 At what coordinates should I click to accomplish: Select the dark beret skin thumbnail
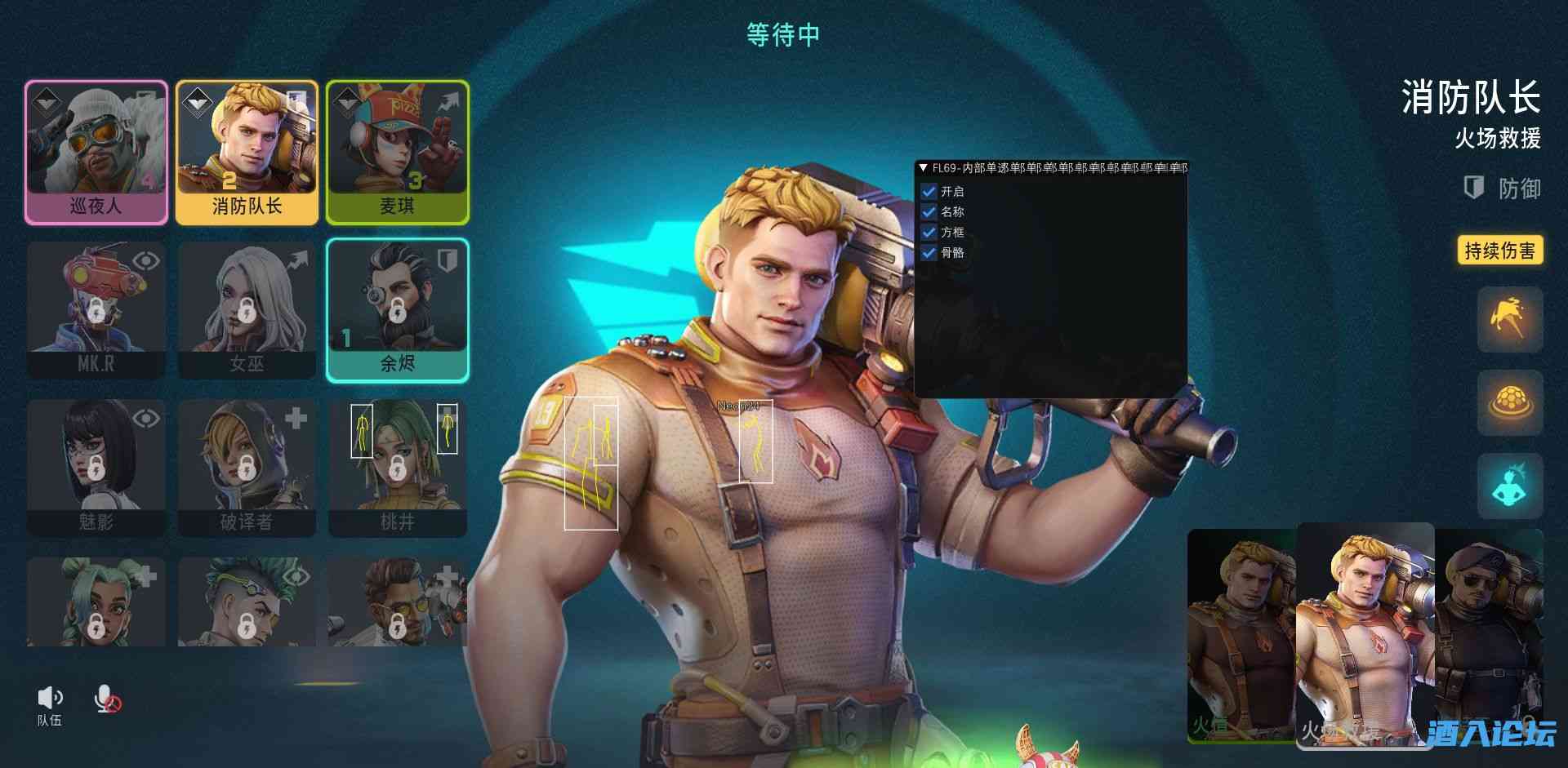[1490, 628]
